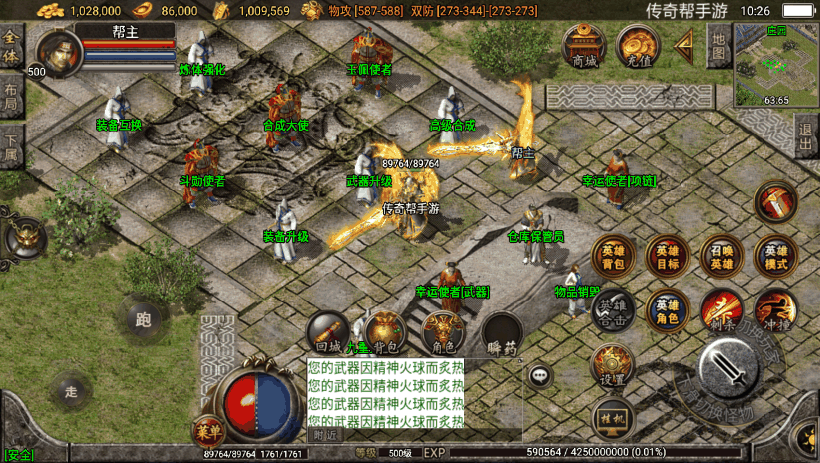The width and height of the screenshot is (820, 463).
Task: Open the 英雄背包 hero bag
Action: 613,256
